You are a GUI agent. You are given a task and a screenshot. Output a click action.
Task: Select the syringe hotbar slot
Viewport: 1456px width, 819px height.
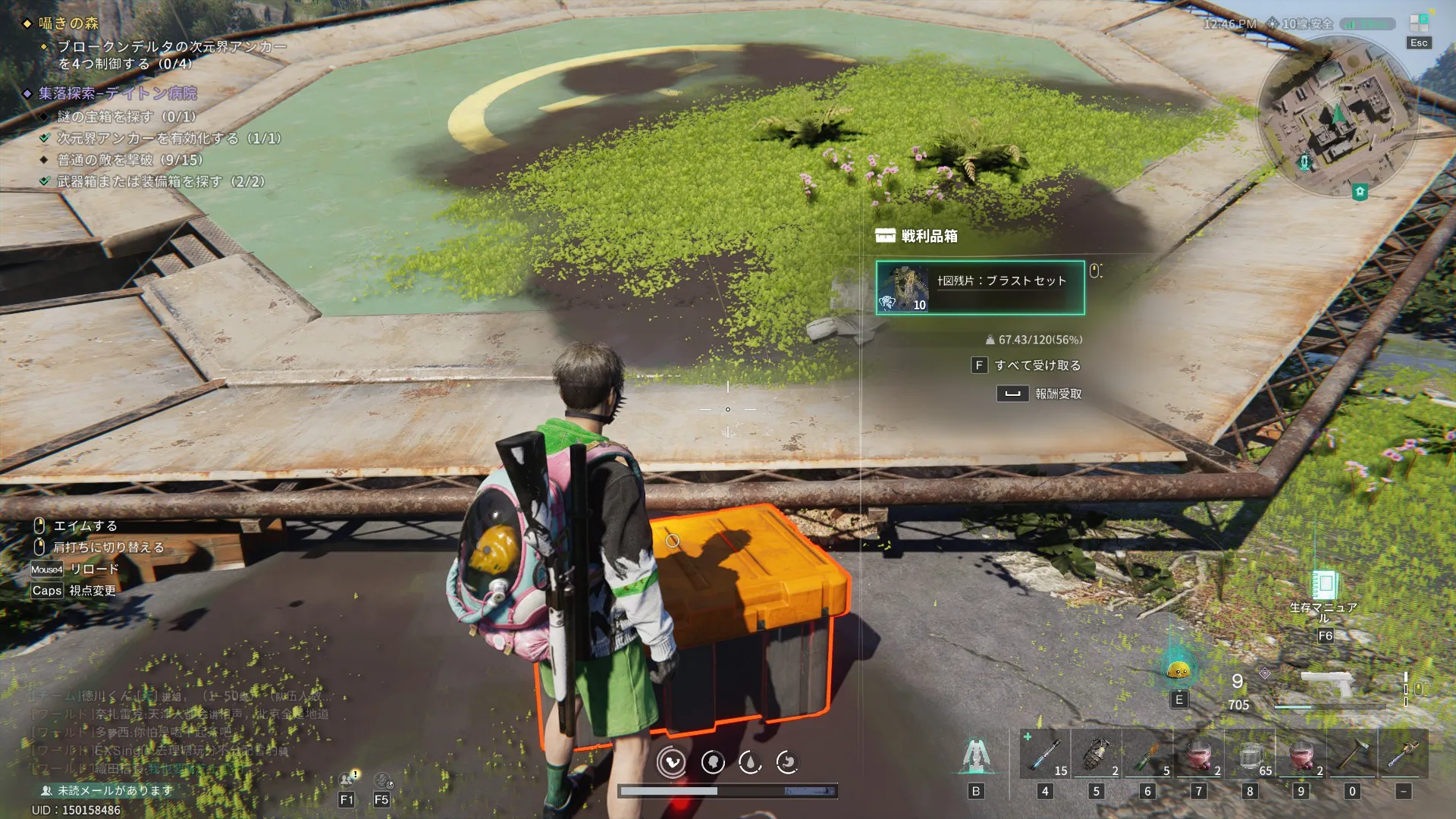1045,754
